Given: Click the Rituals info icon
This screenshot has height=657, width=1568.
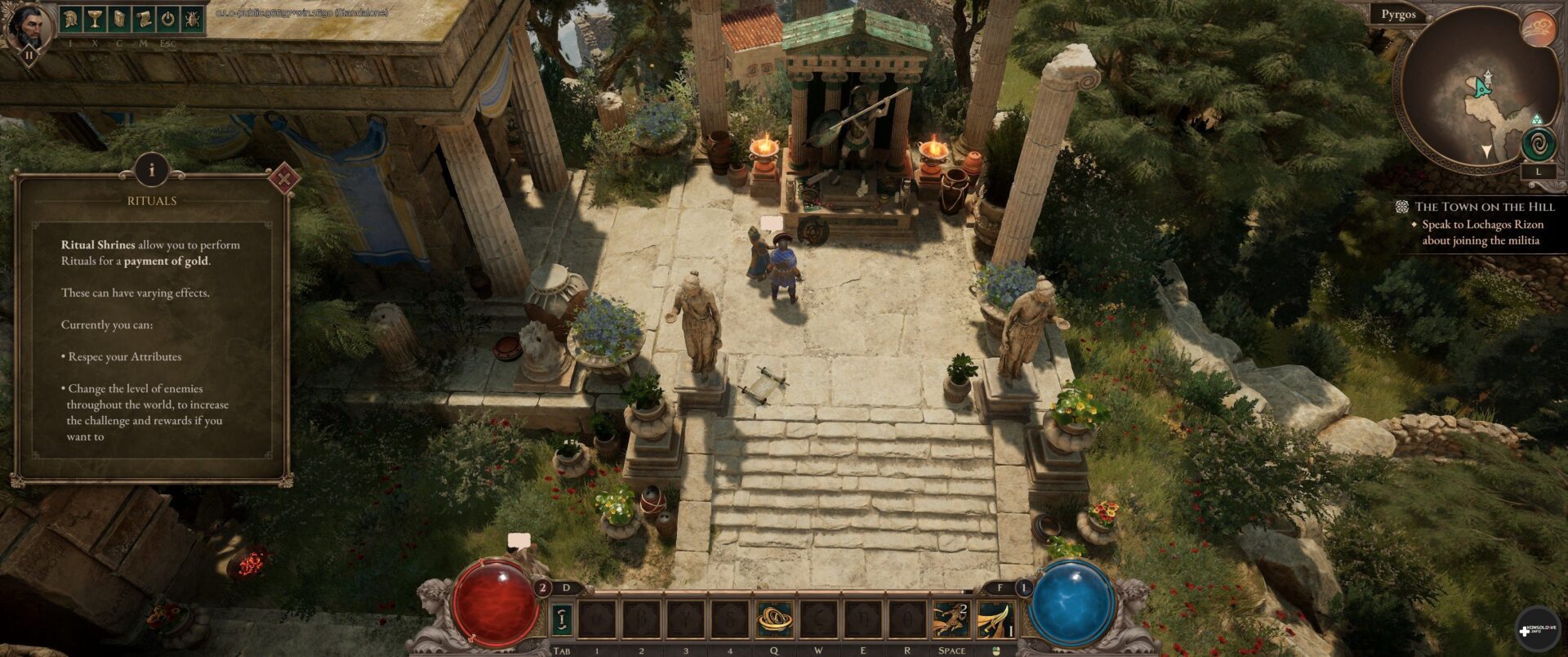Looking at the screenshot, I should click(151, 171).
